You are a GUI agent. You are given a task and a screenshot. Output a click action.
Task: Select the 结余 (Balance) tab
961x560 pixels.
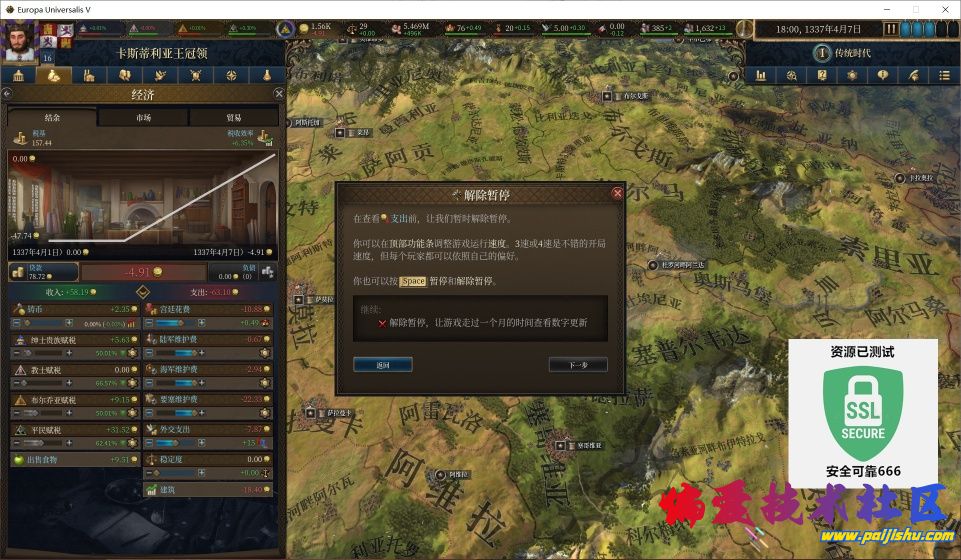pos(53,118)
